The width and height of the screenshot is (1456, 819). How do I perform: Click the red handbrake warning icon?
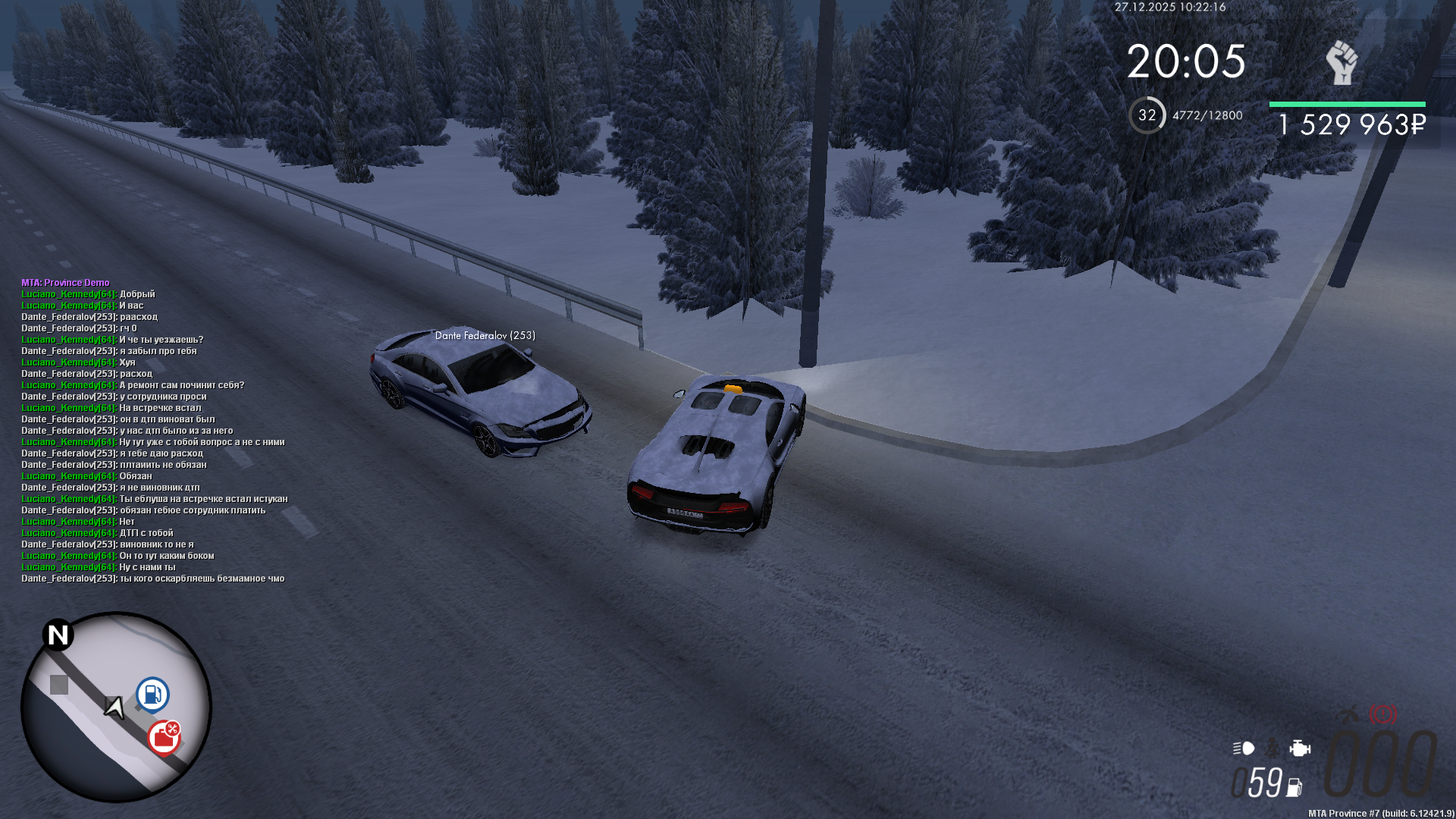1382,714
